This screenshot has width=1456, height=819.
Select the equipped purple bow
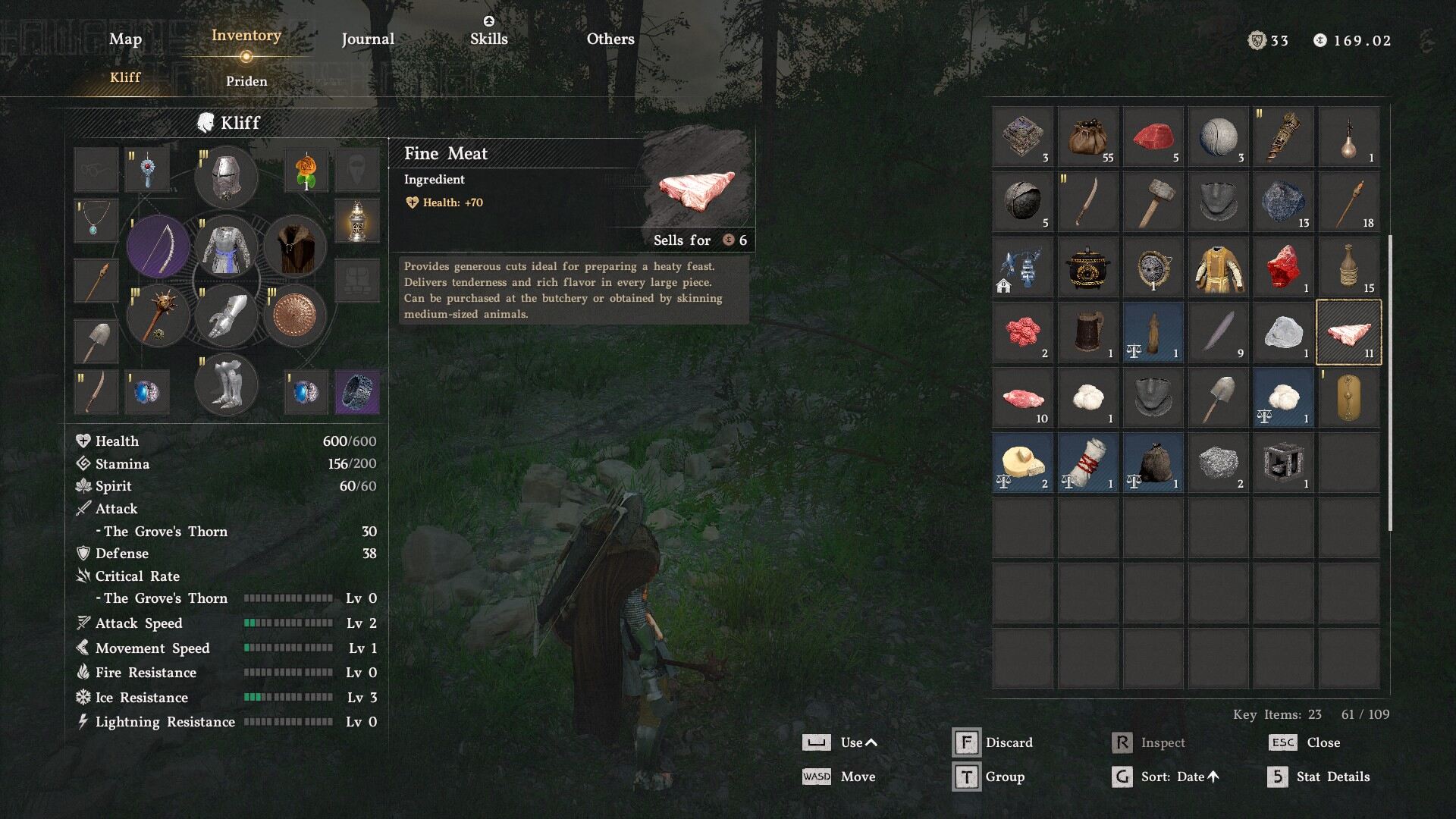pyautogui.click(x=159, y=247)
